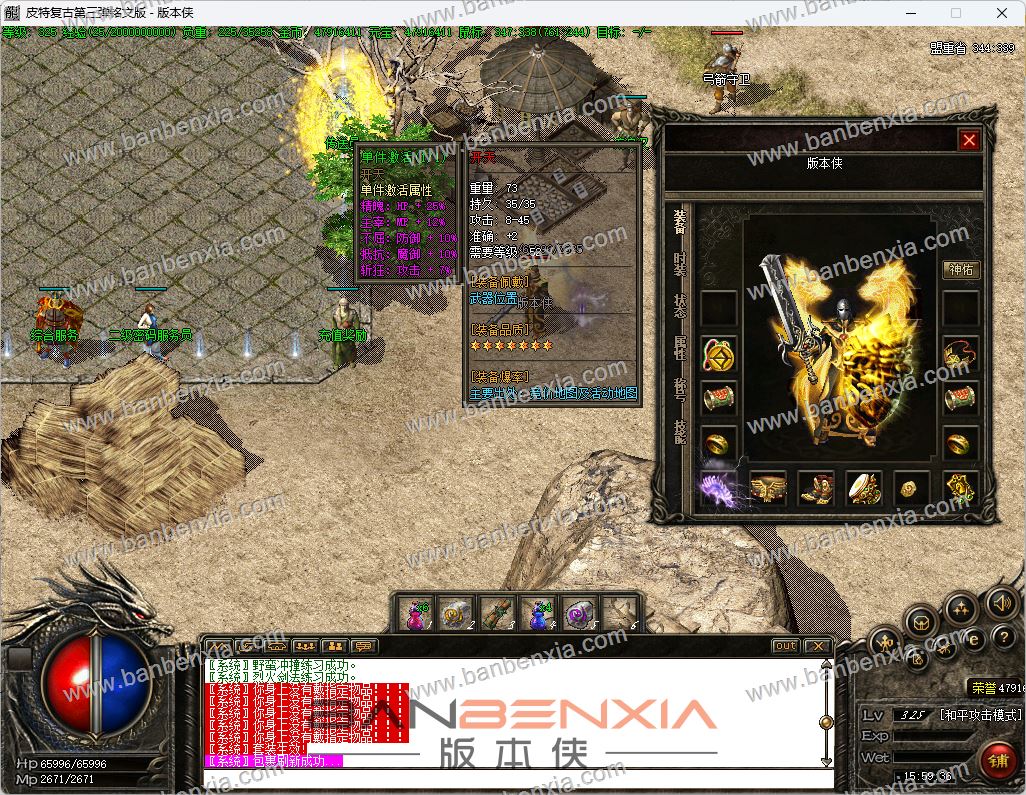Use the red potion in hotbar slot 1
This screenshot has width=1026, height=795.
pos(416,613)
